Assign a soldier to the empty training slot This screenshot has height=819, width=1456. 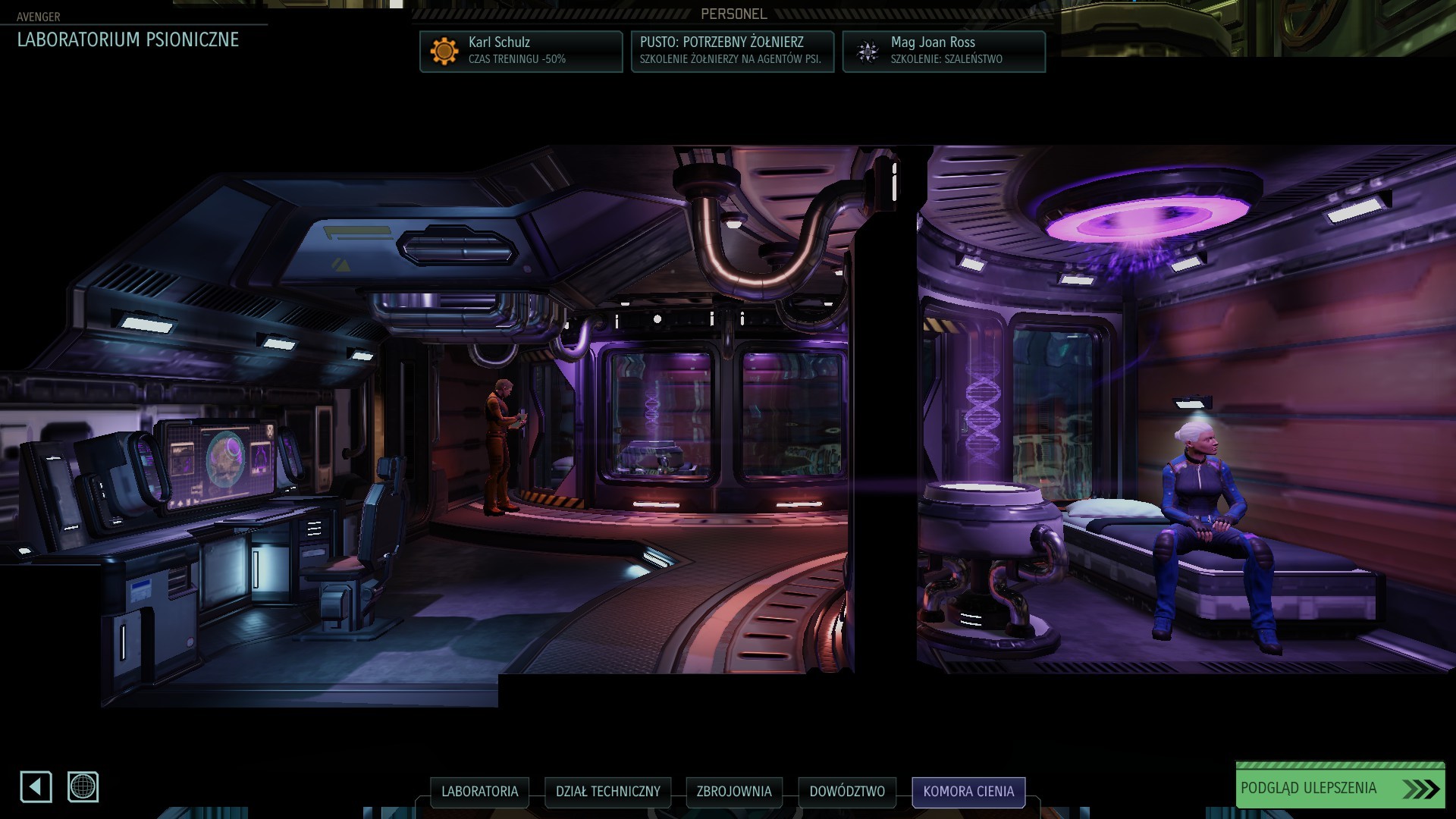click(x=733, y=51)
